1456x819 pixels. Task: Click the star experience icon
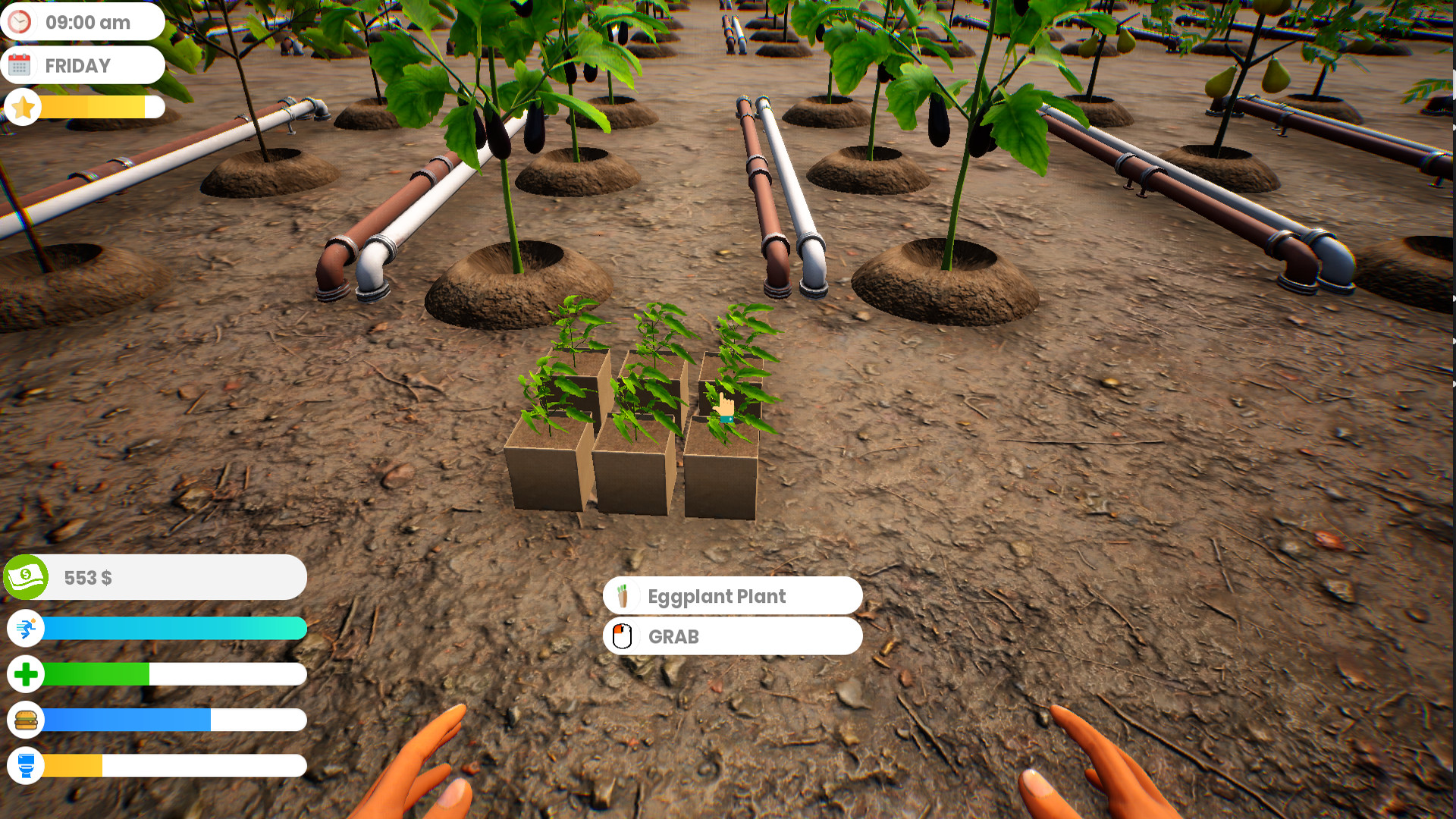click(22, 107)
